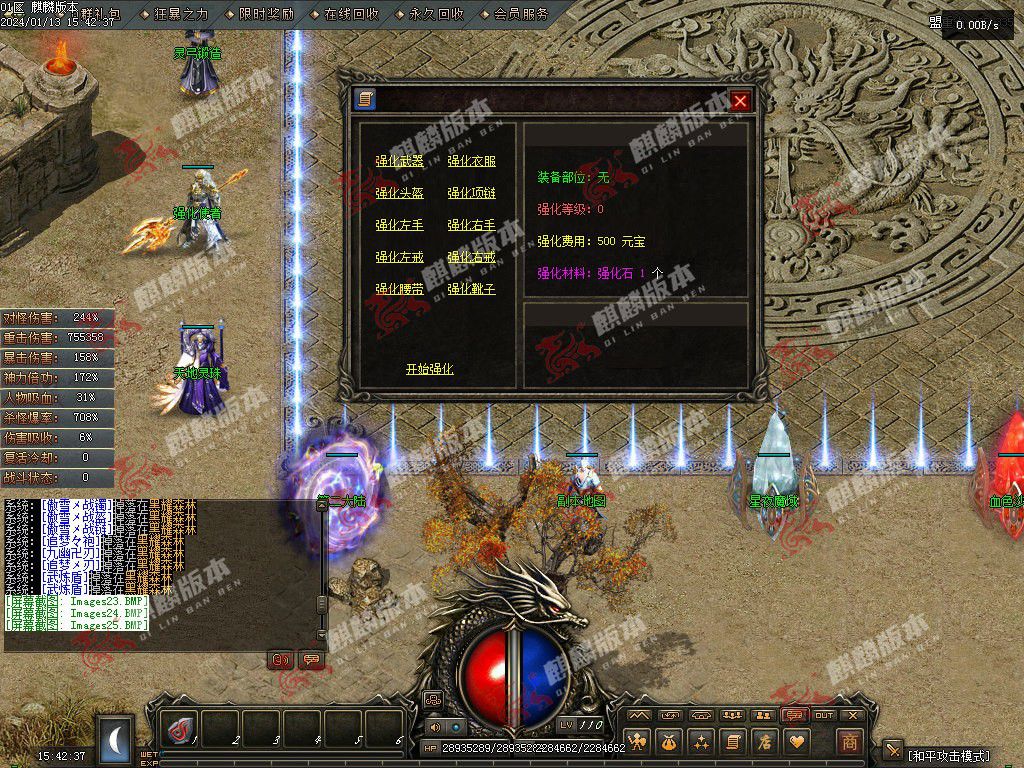Screen dimensions: 1024x768
Task: Open the bag inventory icon
Action: (669, 742)
